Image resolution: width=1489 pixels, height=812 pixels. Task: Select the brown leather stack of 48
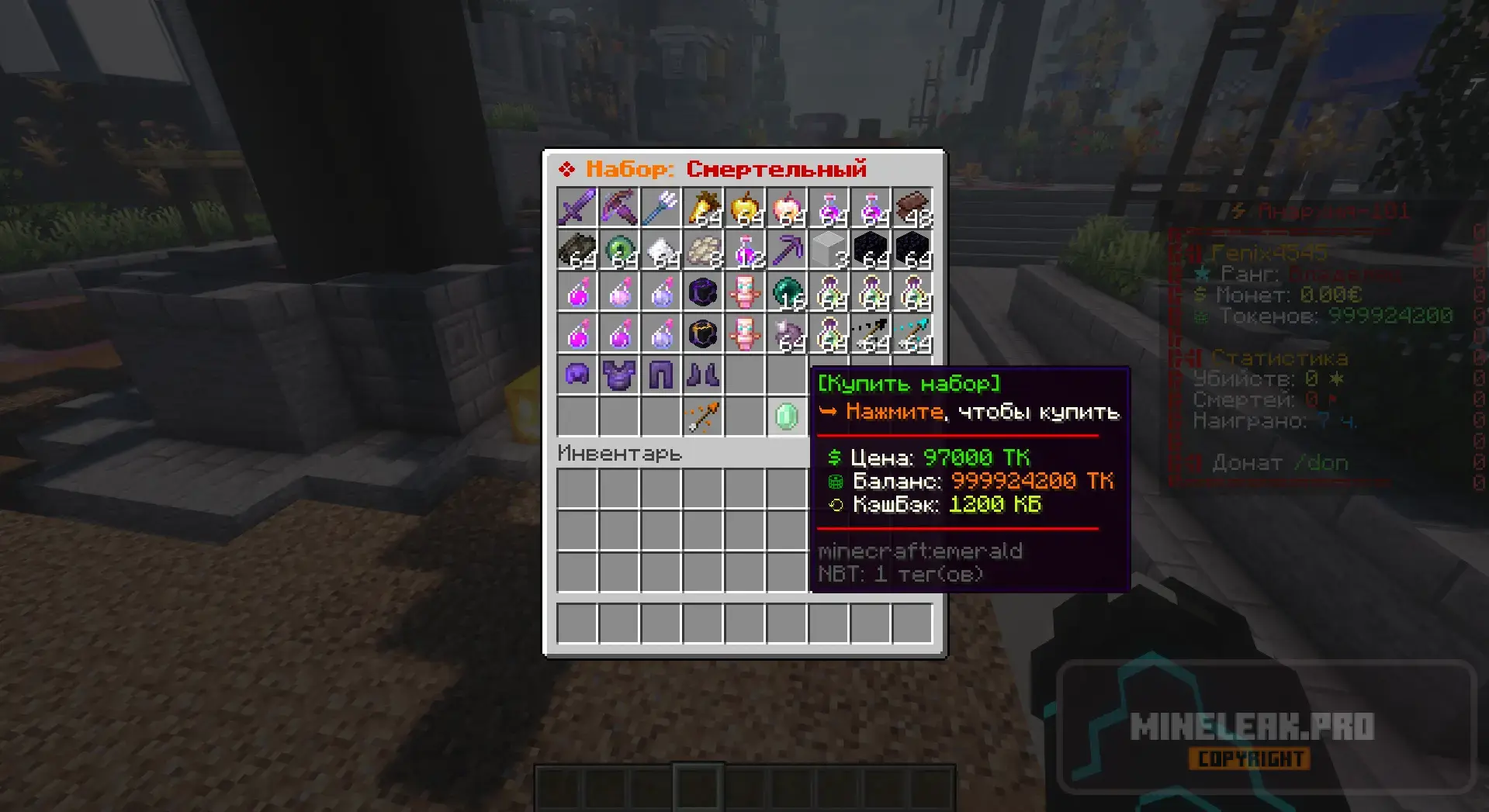point(912,208)
